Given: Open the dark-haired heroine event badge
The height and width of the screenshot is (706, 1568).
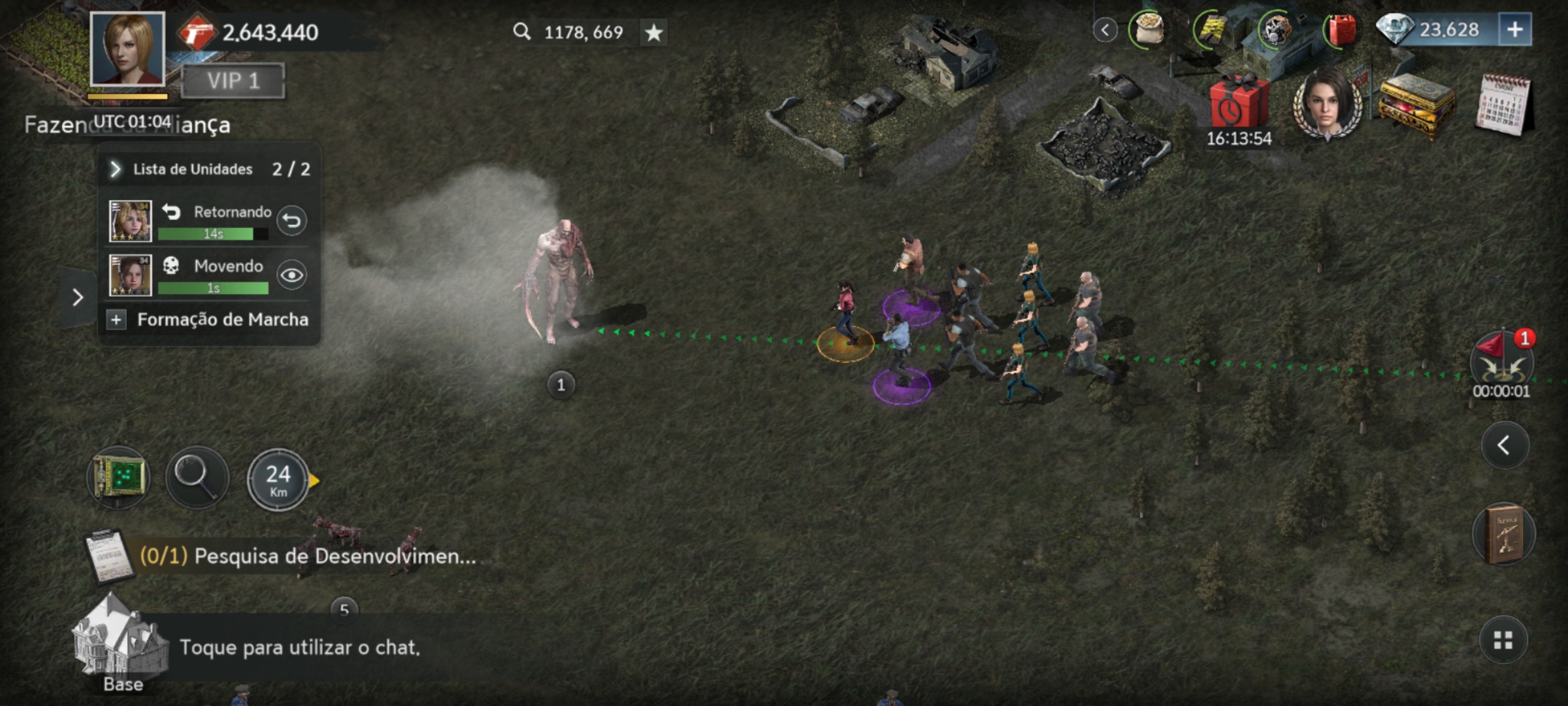Looking at the screenshot, I should coord(1328,105).
